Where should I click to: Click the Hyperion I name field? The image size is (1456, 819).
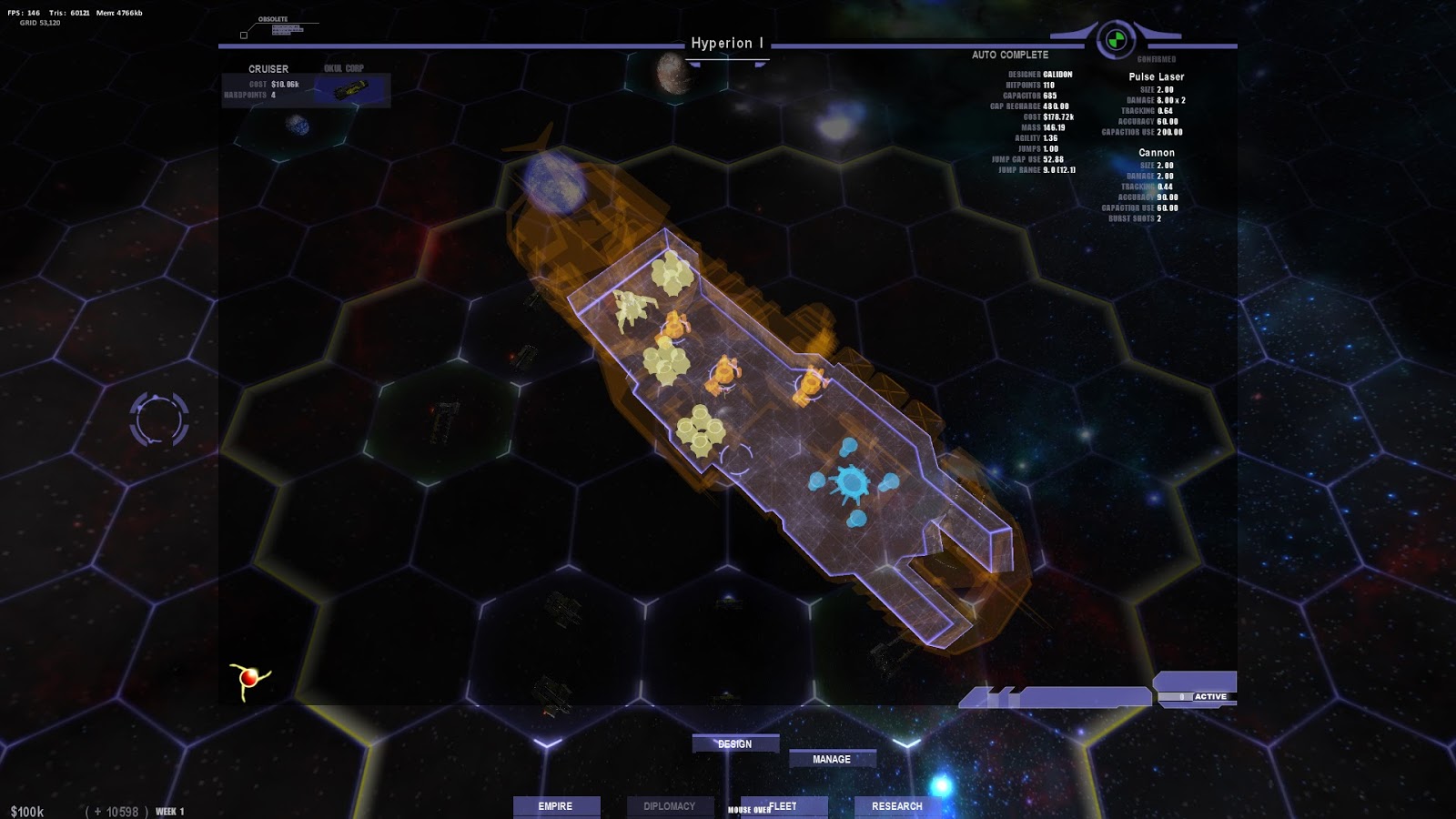tap(729, 42)
